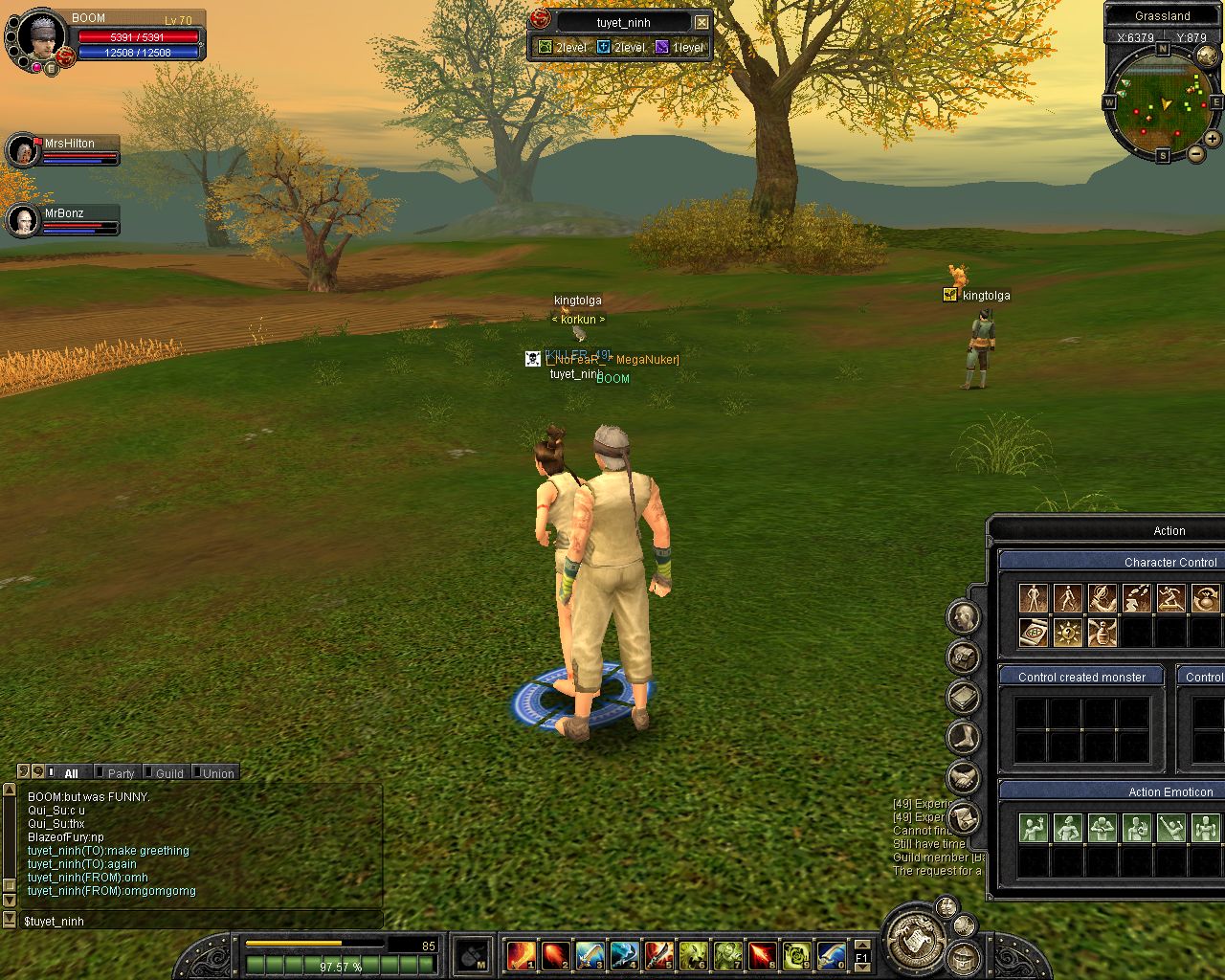Zoom out the minimap with minus button
This screenshot has height=980, width=1225.
click(1196, 154)
